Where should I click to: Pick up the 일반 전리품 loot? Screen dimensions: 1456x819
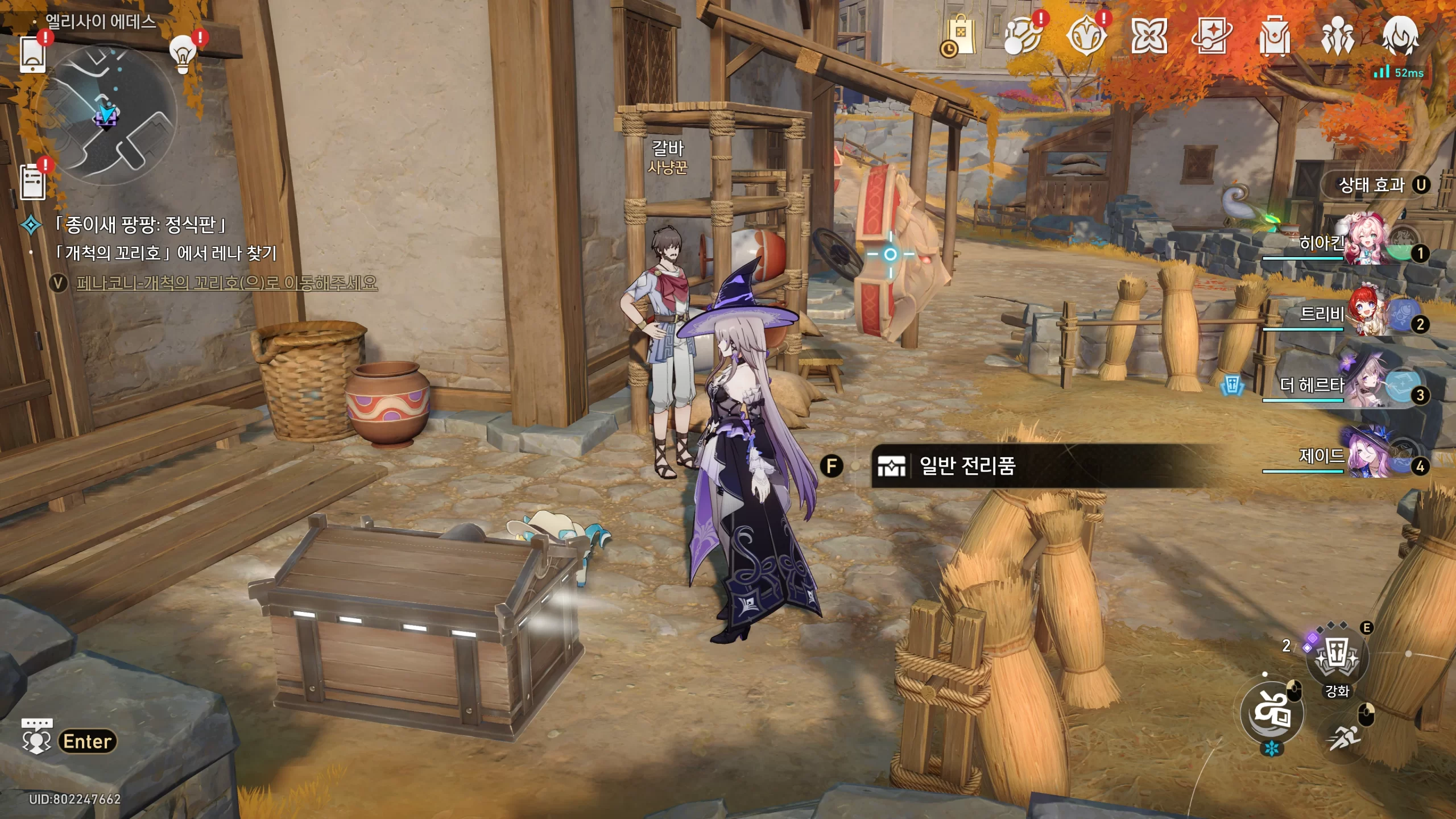pos(967,466)
